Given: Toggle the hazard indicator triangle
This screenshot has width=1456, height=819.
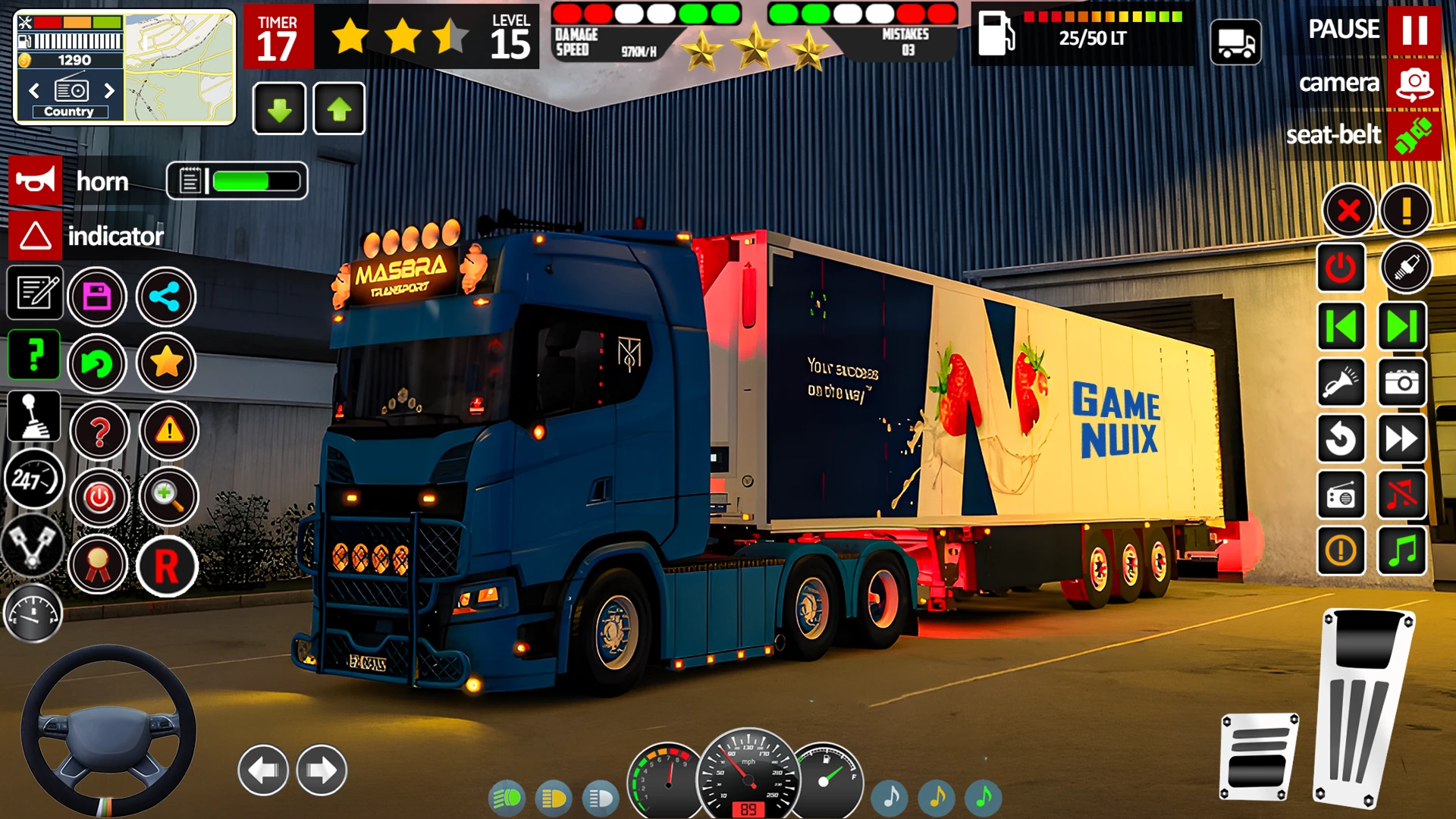Looking at the screenshot, I should (35, 236).
